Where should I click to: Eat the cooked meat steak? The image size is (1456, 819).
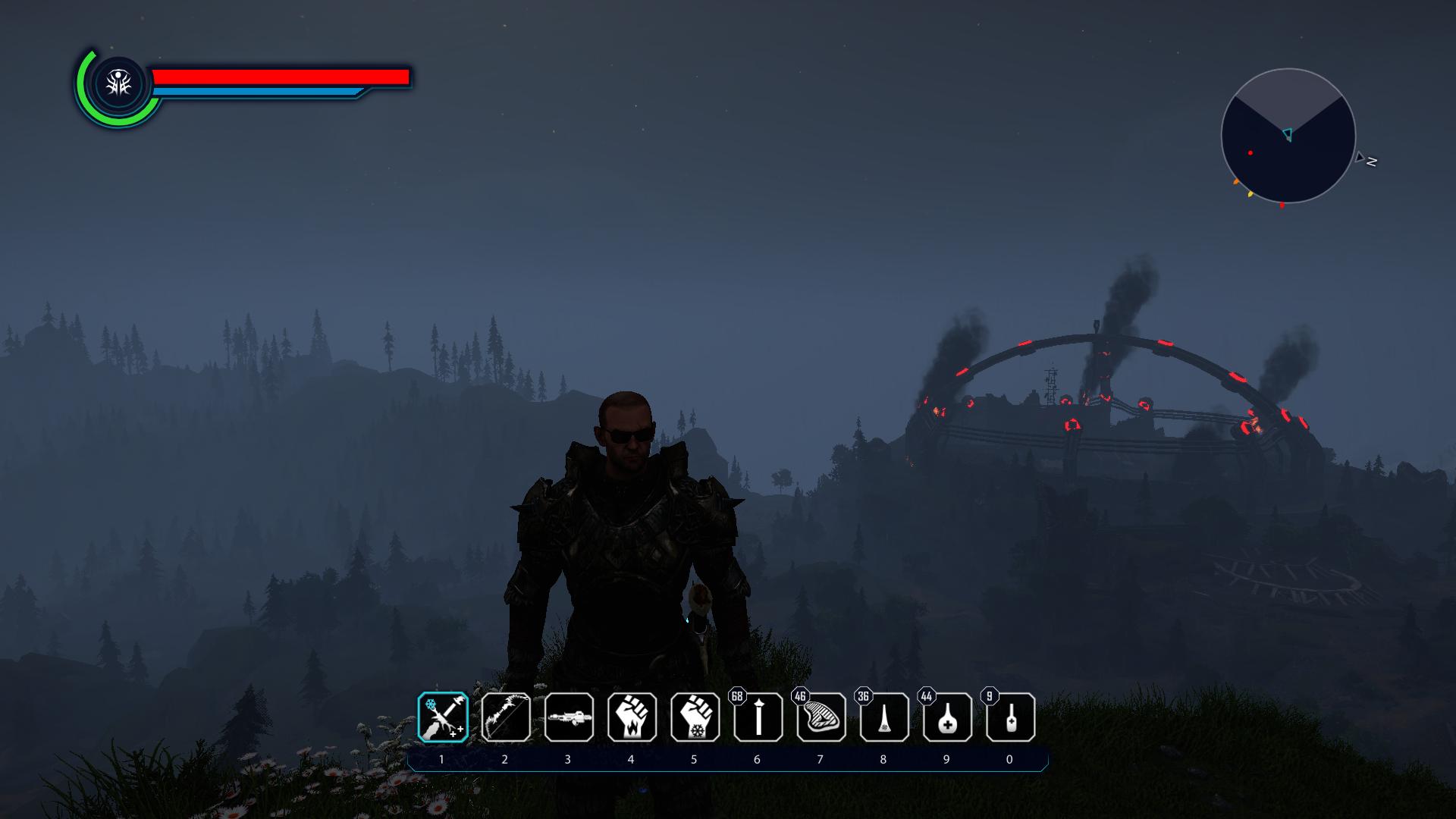pyautogui.click(x=821, y=717)
